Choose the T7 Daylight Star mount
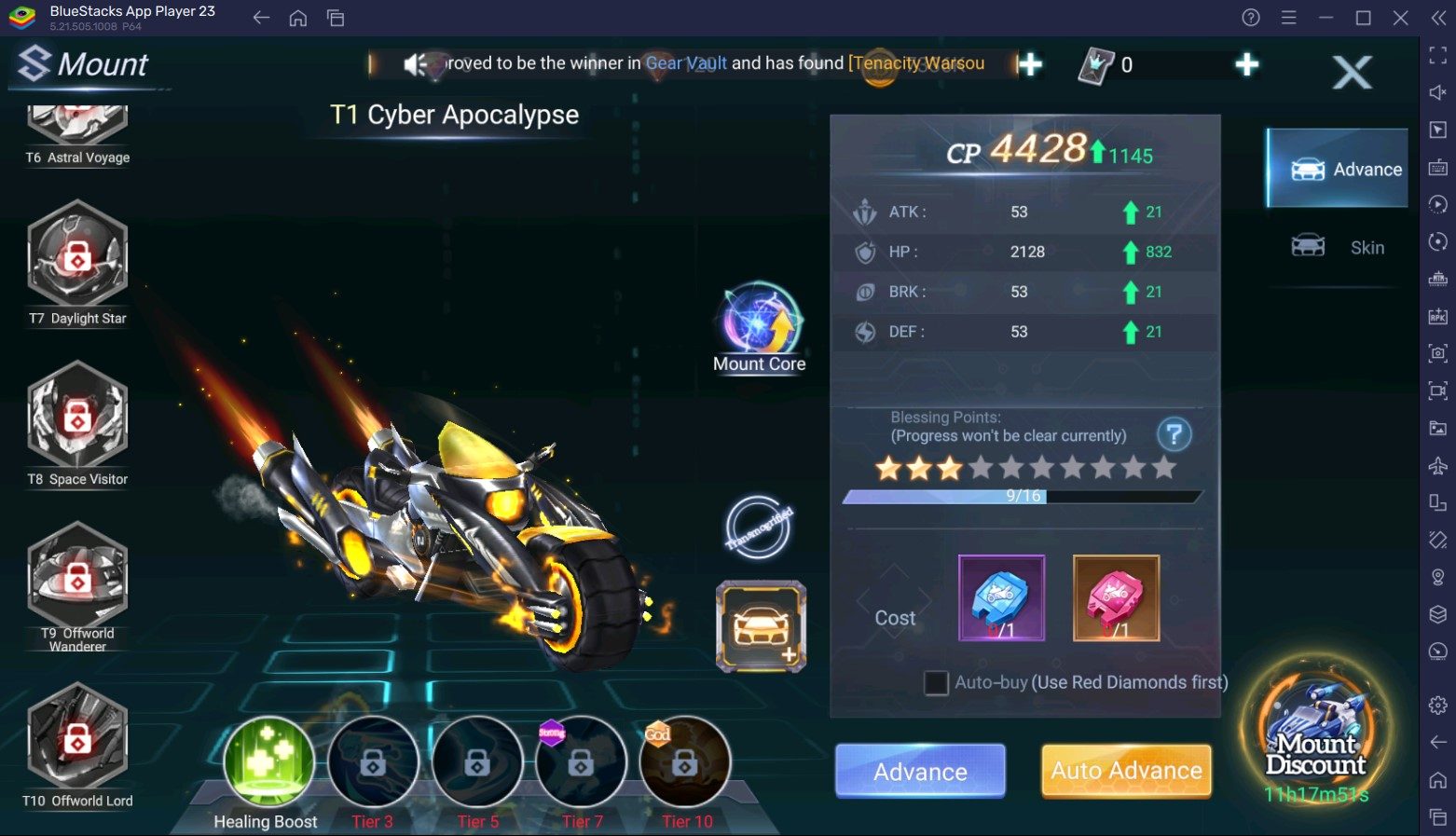The image size is (1456, 836). [x=77, y=256]
